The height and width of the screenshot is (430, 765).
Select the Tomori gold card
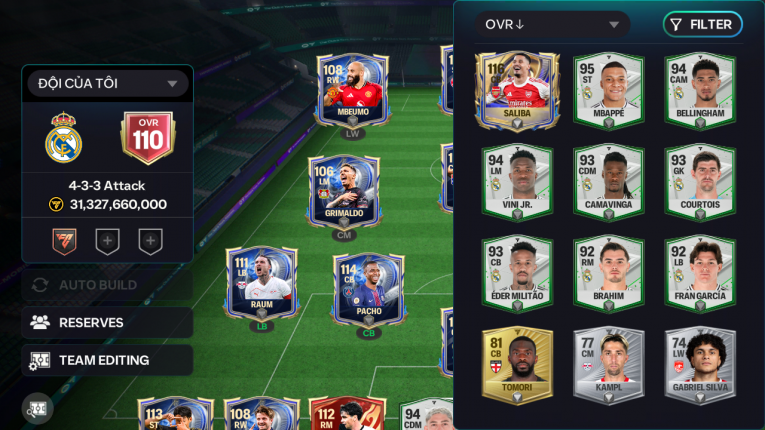point(517,365)
